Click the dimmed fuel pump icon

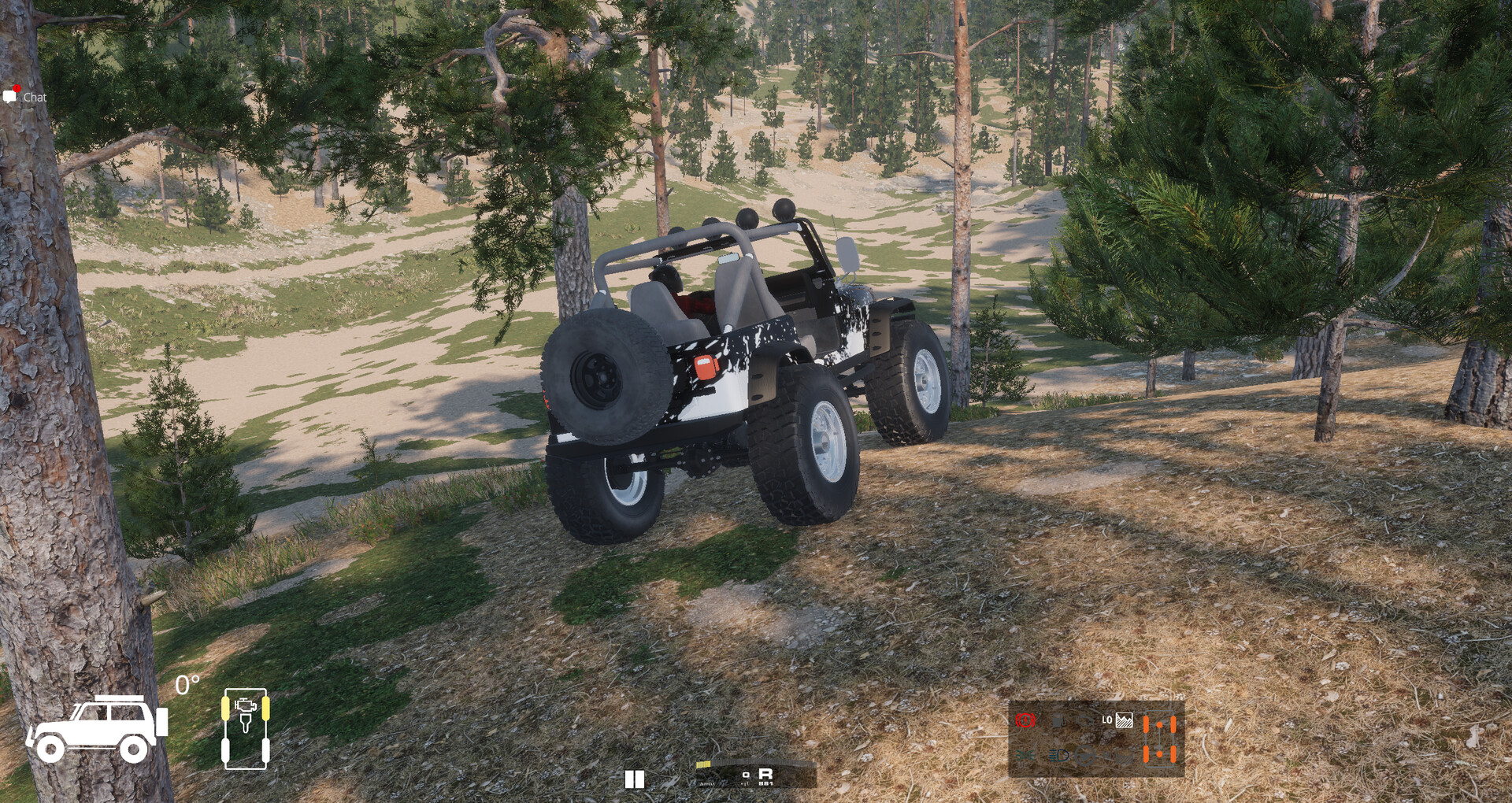[x=1060, y=720]
